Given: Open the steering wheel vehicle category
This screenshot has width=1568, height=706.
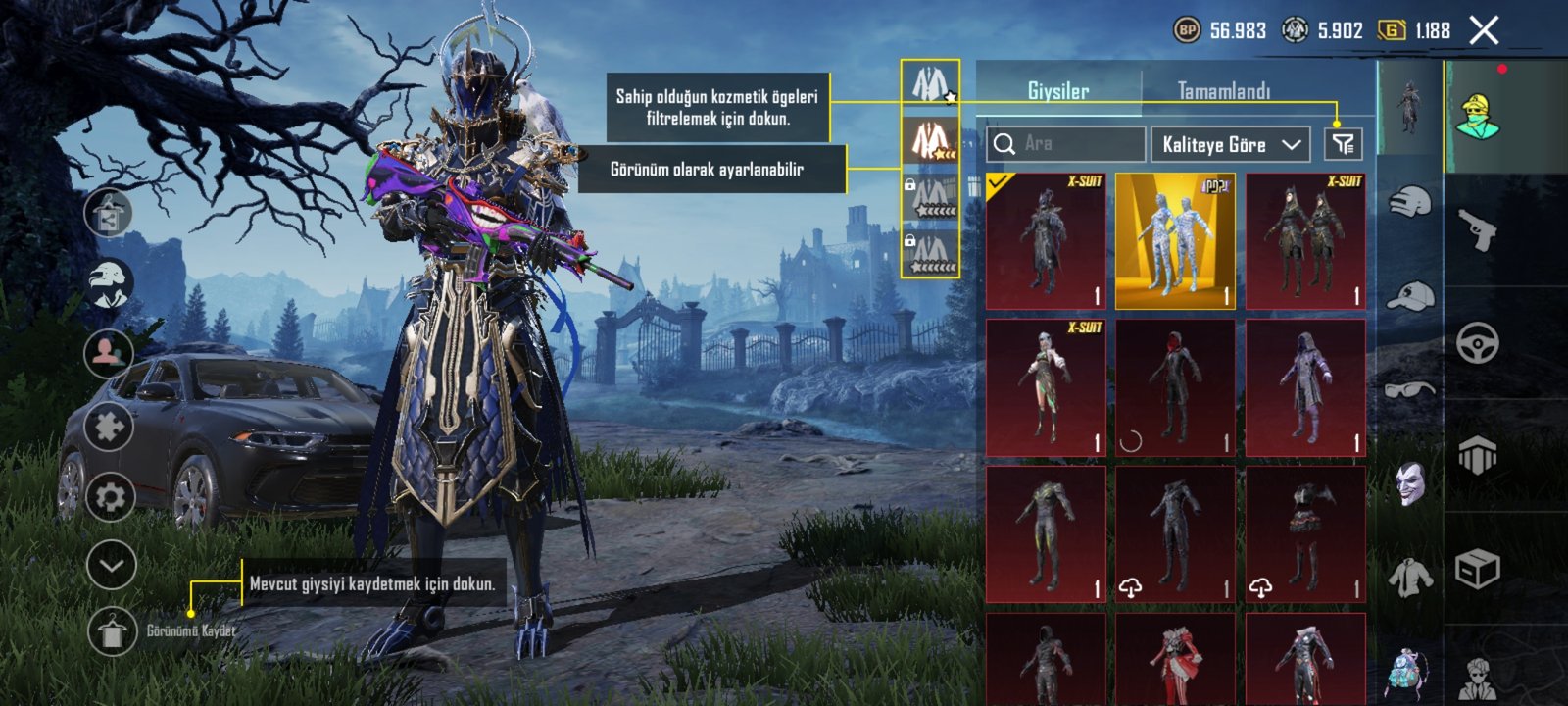Looking at the screenshot, I should click(x=1477, y=344).
